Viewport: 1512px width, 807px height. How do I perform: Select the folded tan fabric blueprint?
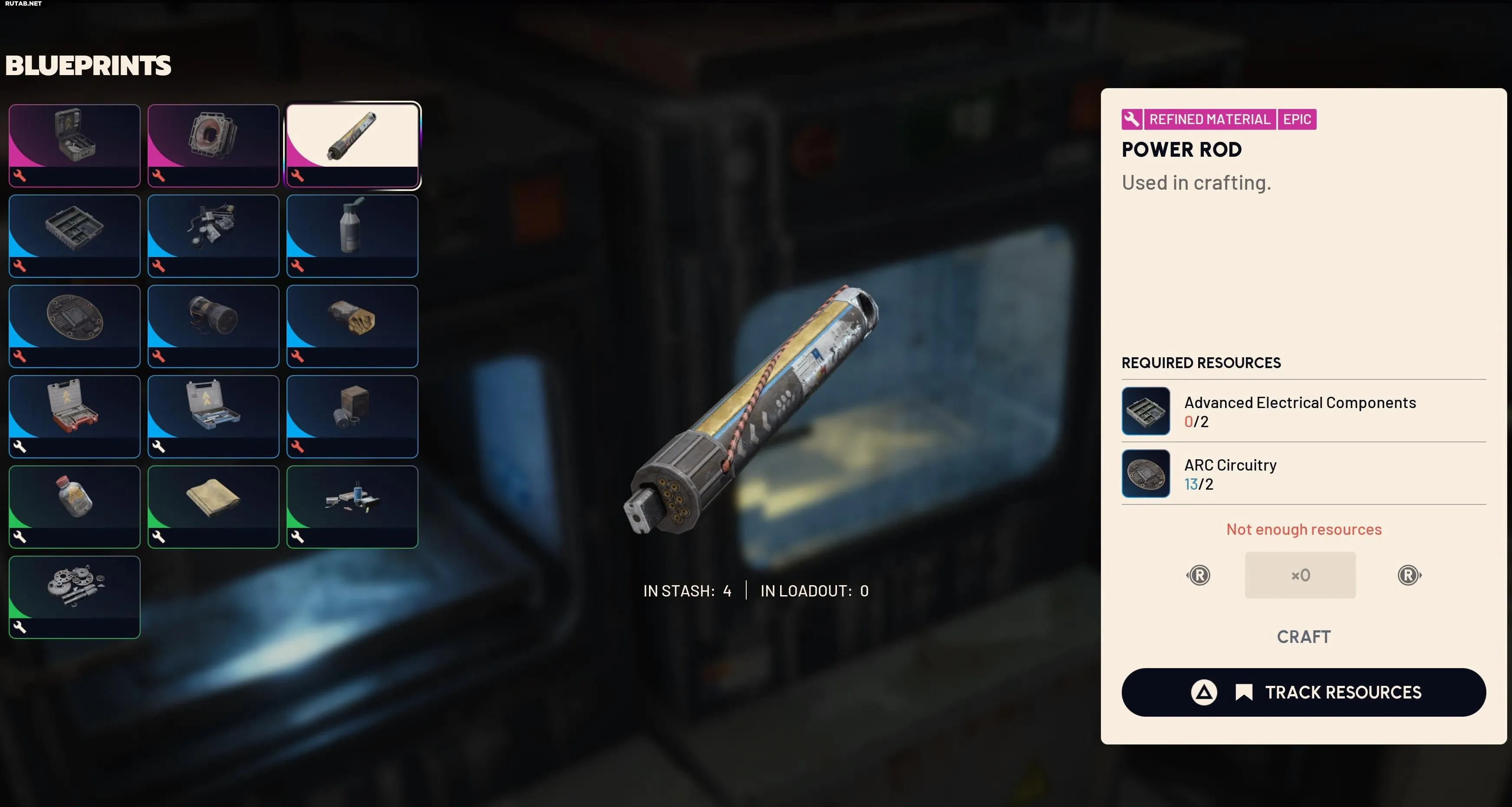pos(213,507)
